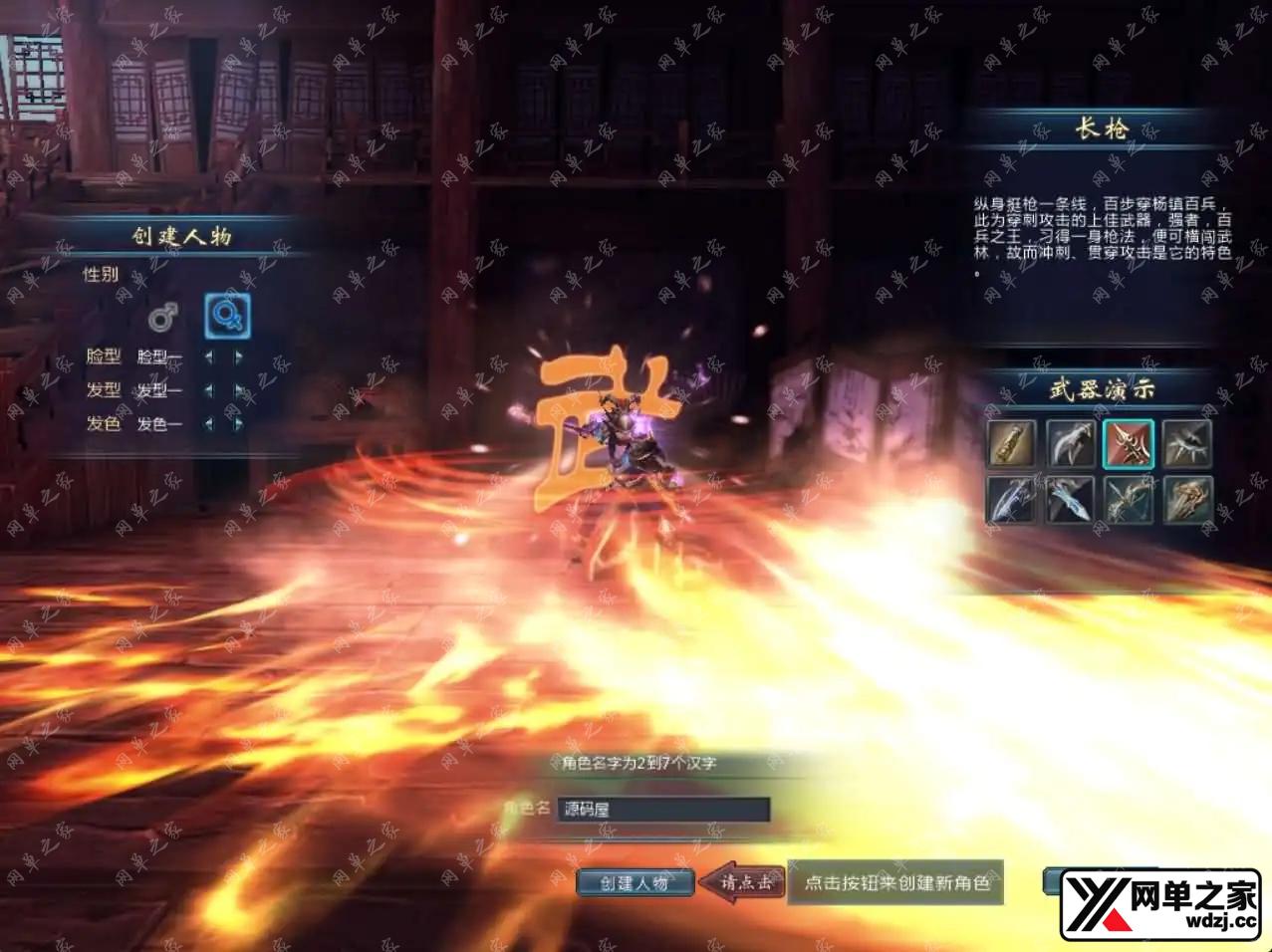Select previous hairstyle with 发型 left arrow

click(209, 390)
